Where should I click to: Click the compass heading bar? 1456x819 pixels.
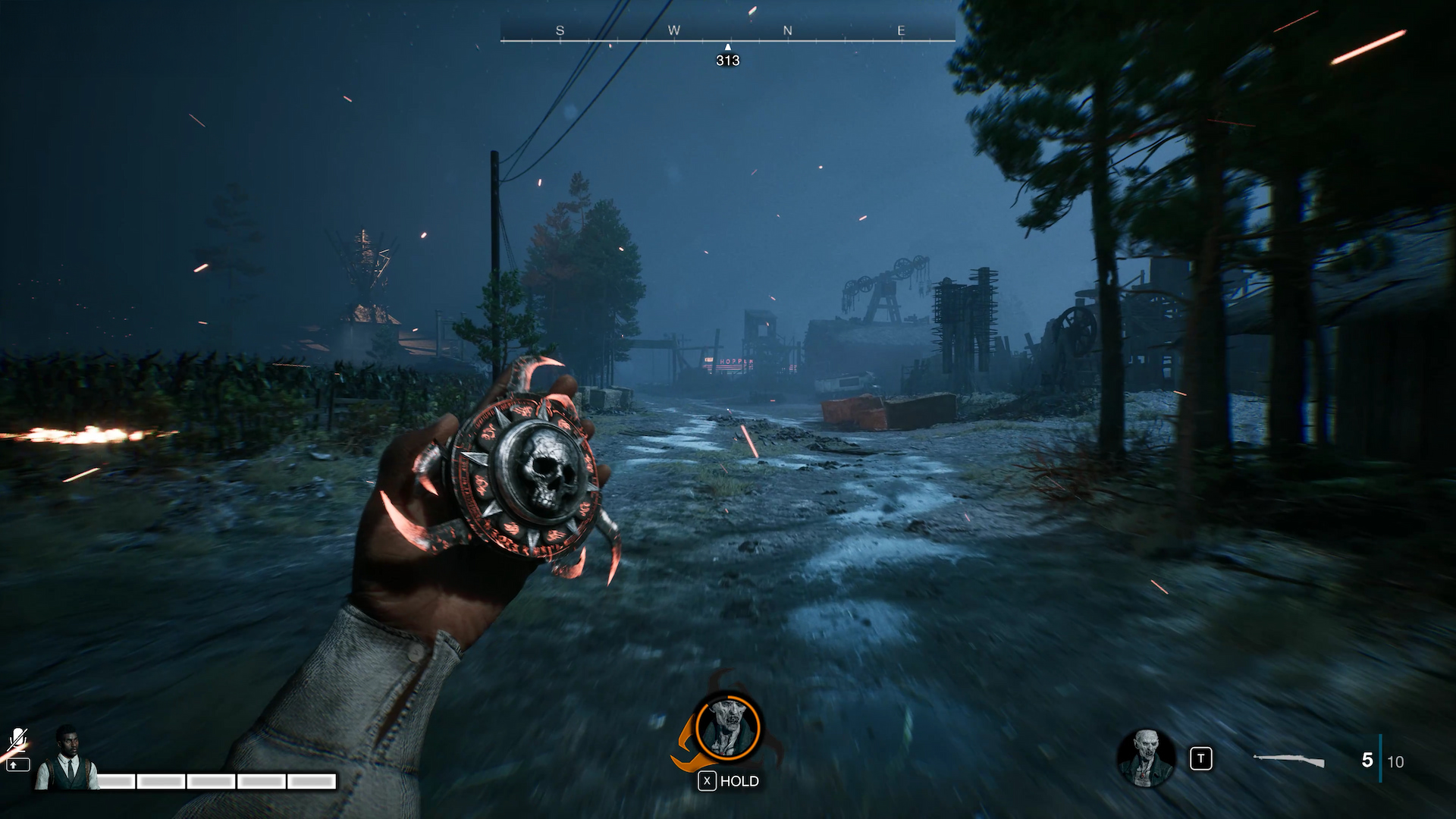click(727, 32)
